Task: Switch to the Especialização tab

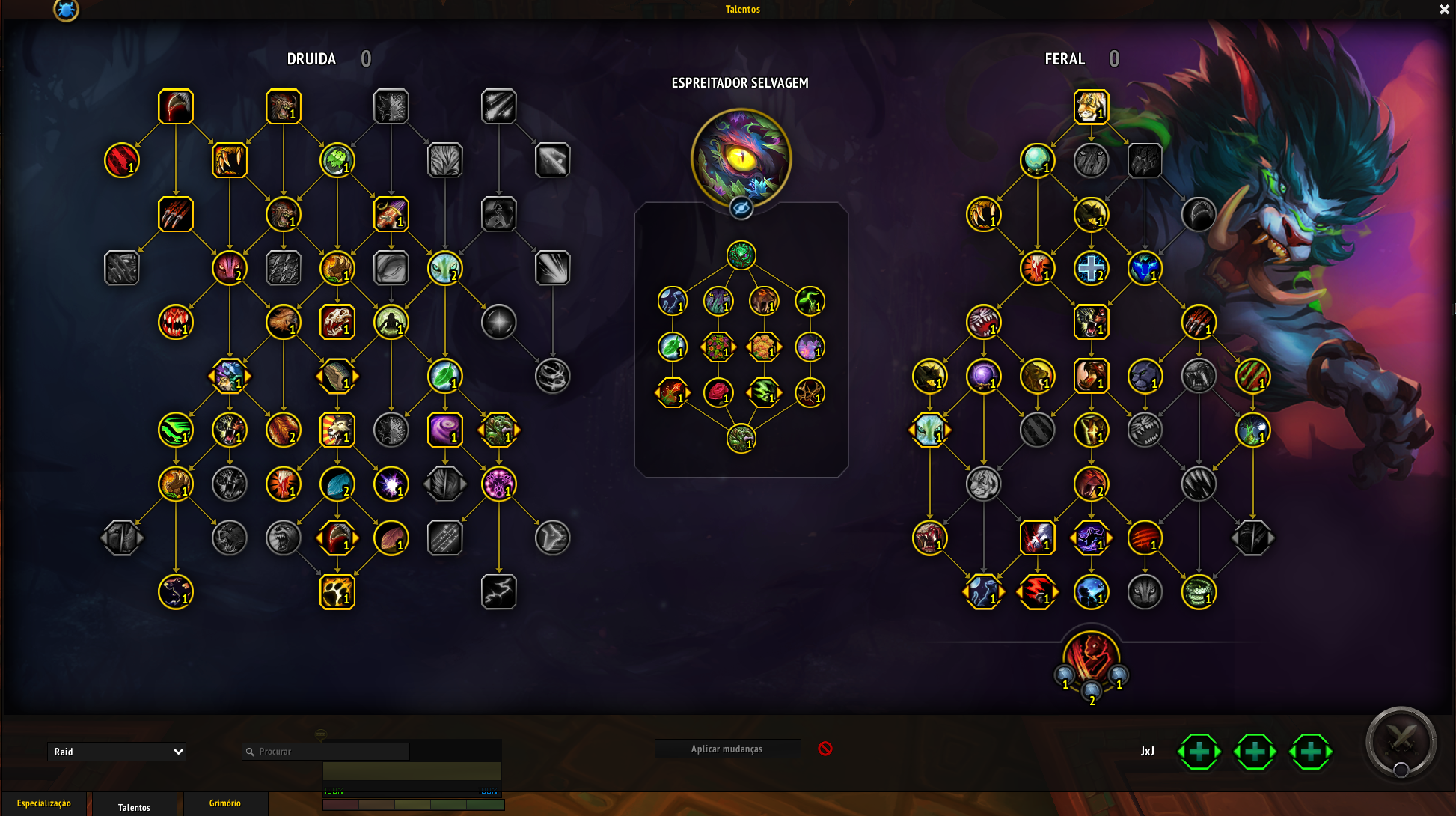Action: pyautogui.click(x=44, y=803)
